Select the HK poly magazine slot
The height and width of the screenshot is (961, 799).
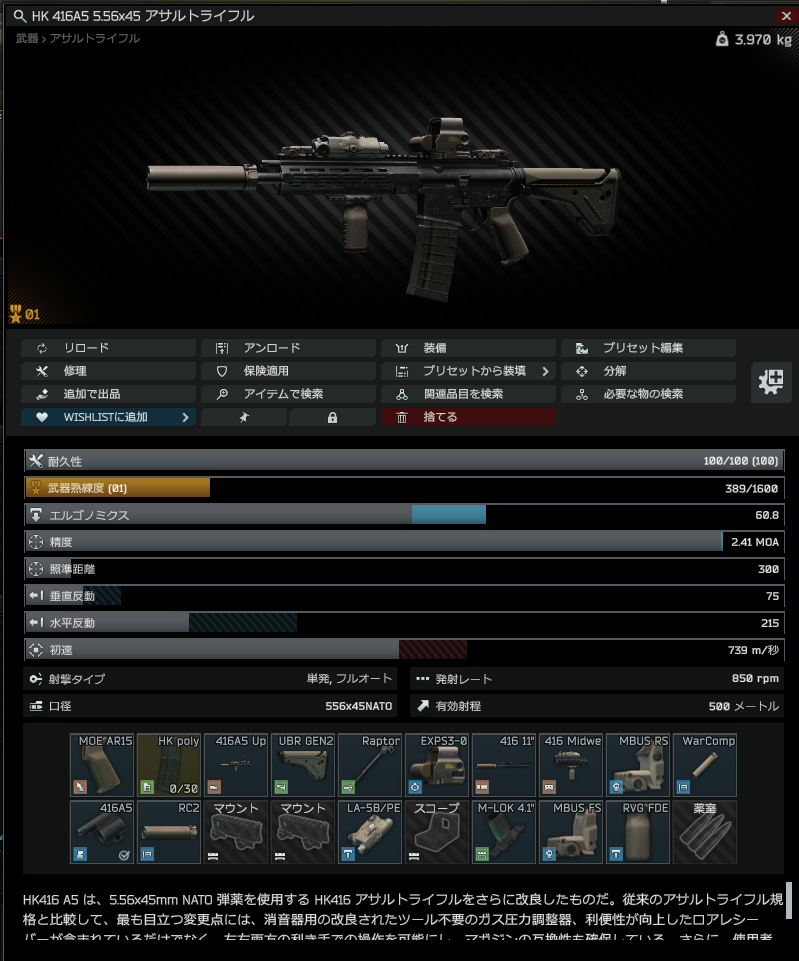[169, 765]
